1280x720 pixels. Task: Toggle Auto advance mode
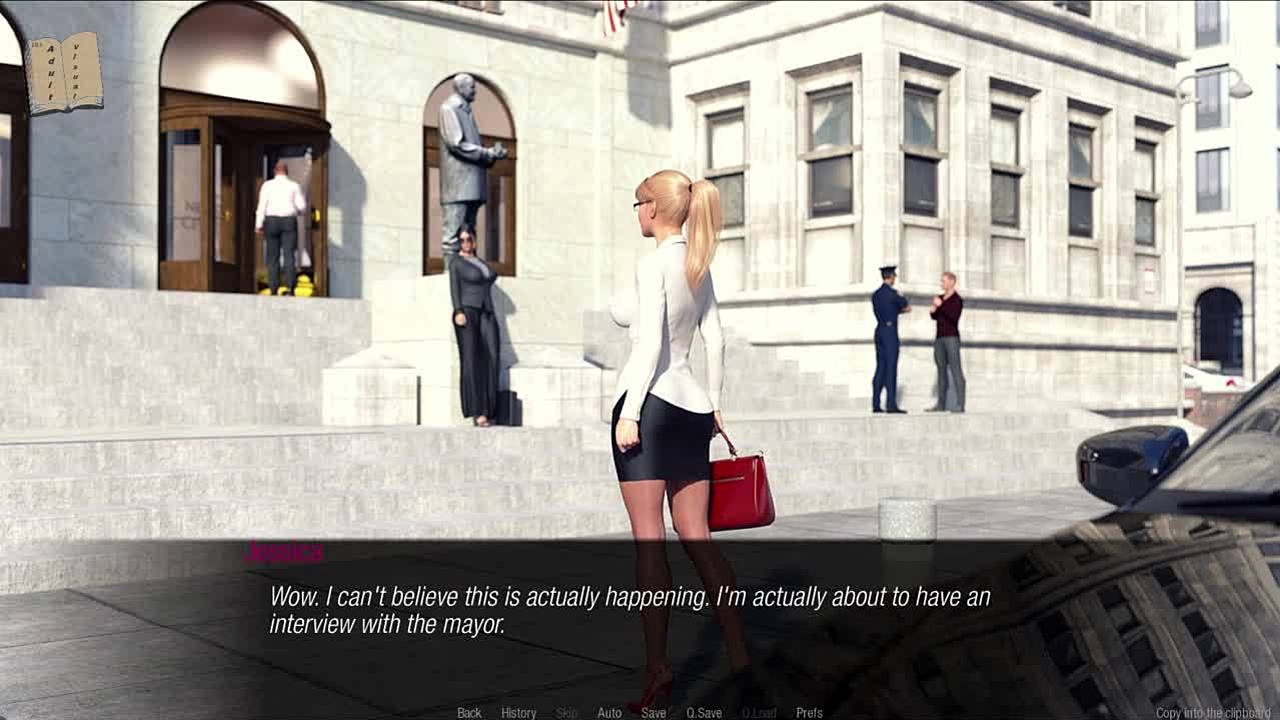[609, 713]
